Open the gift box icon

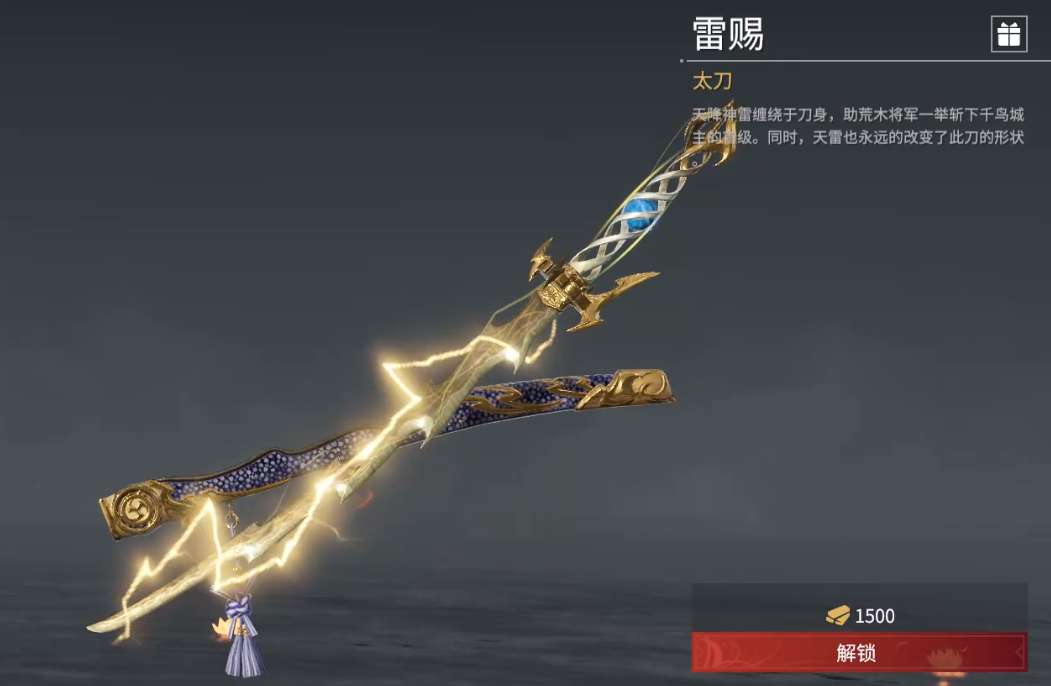(1008, 34)
